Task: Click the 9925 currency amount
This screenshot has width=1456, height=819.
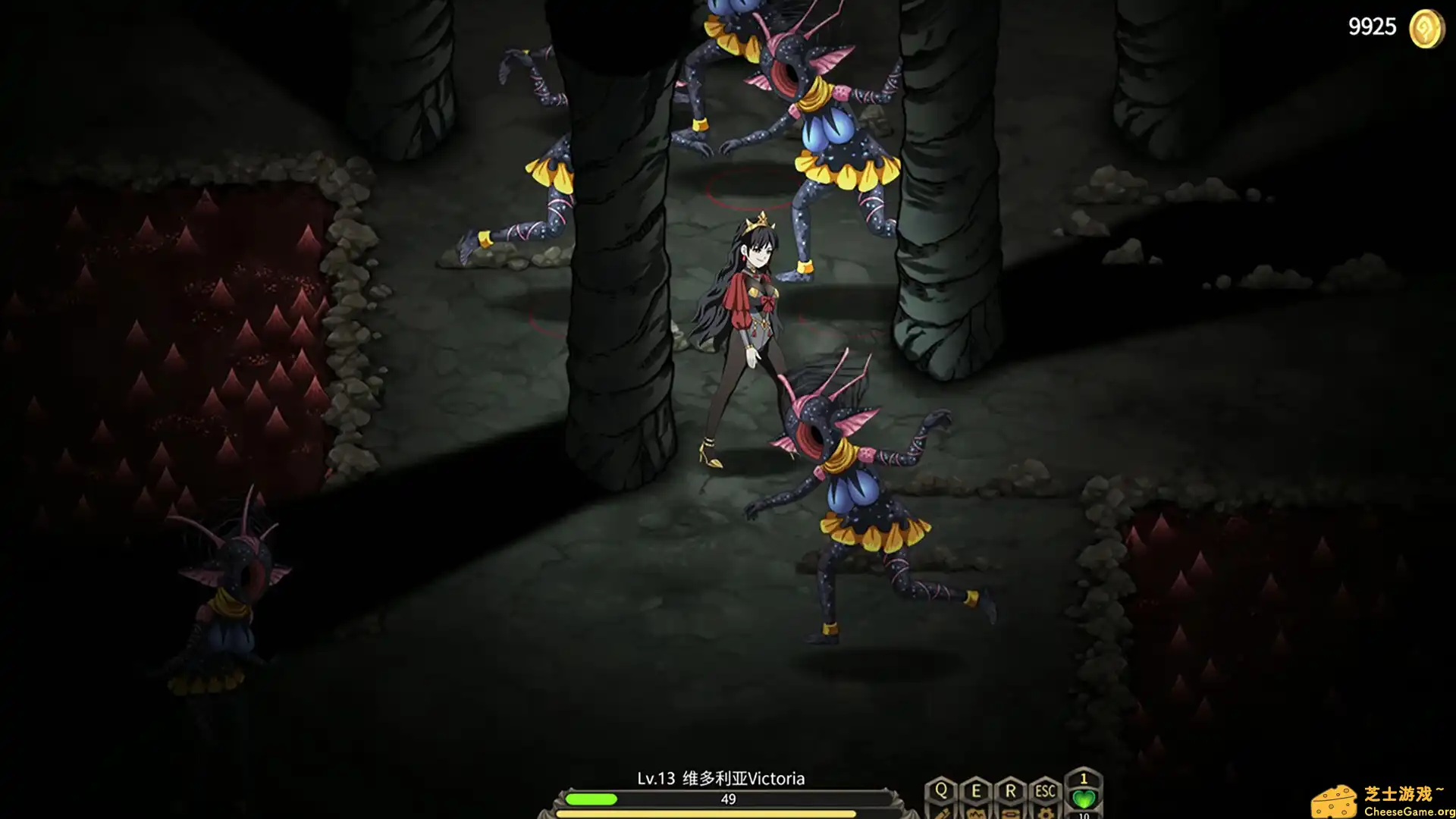Action: [1371, 27]
